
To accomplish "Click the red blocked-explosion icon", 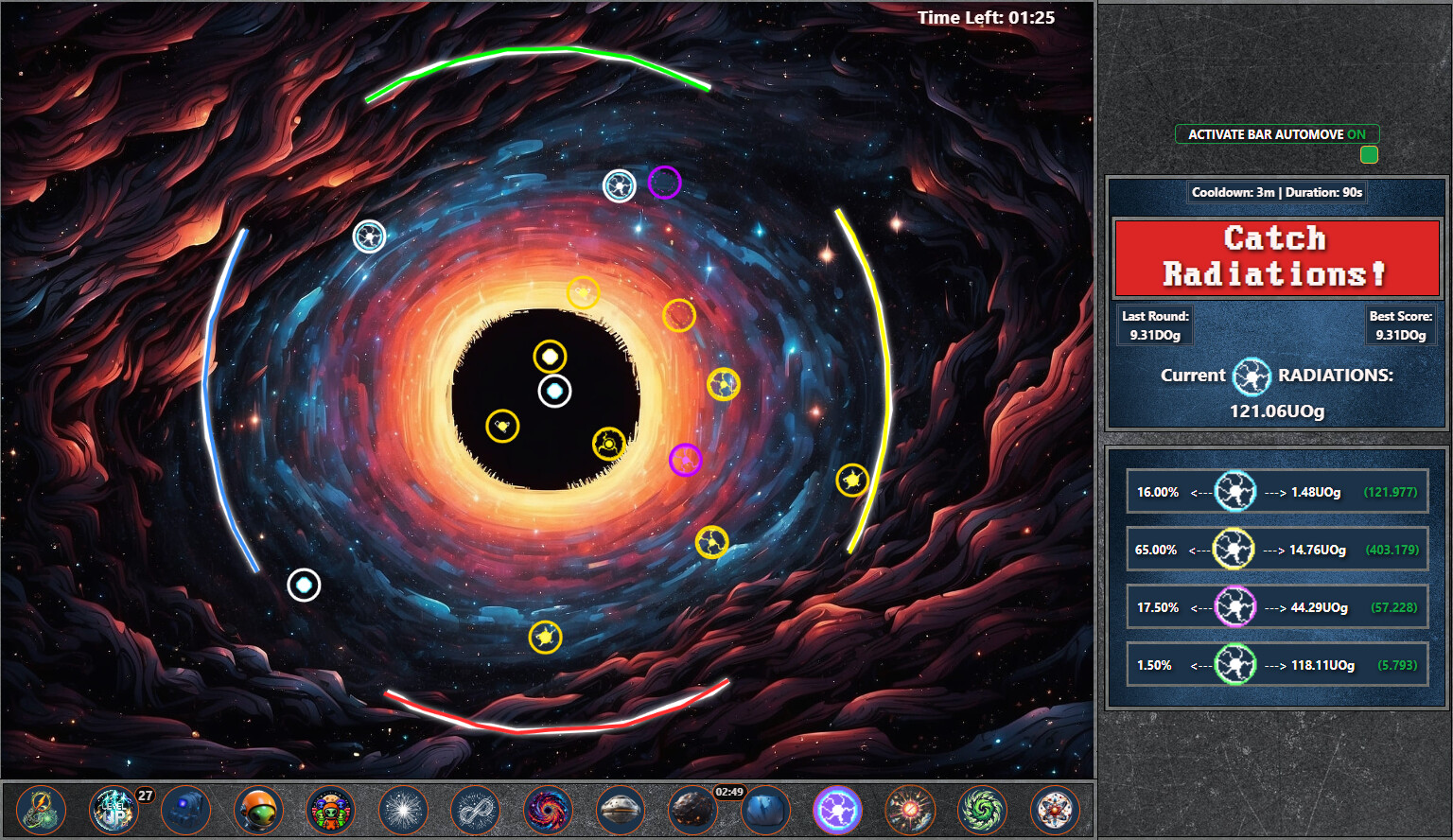I will [911, 810].
